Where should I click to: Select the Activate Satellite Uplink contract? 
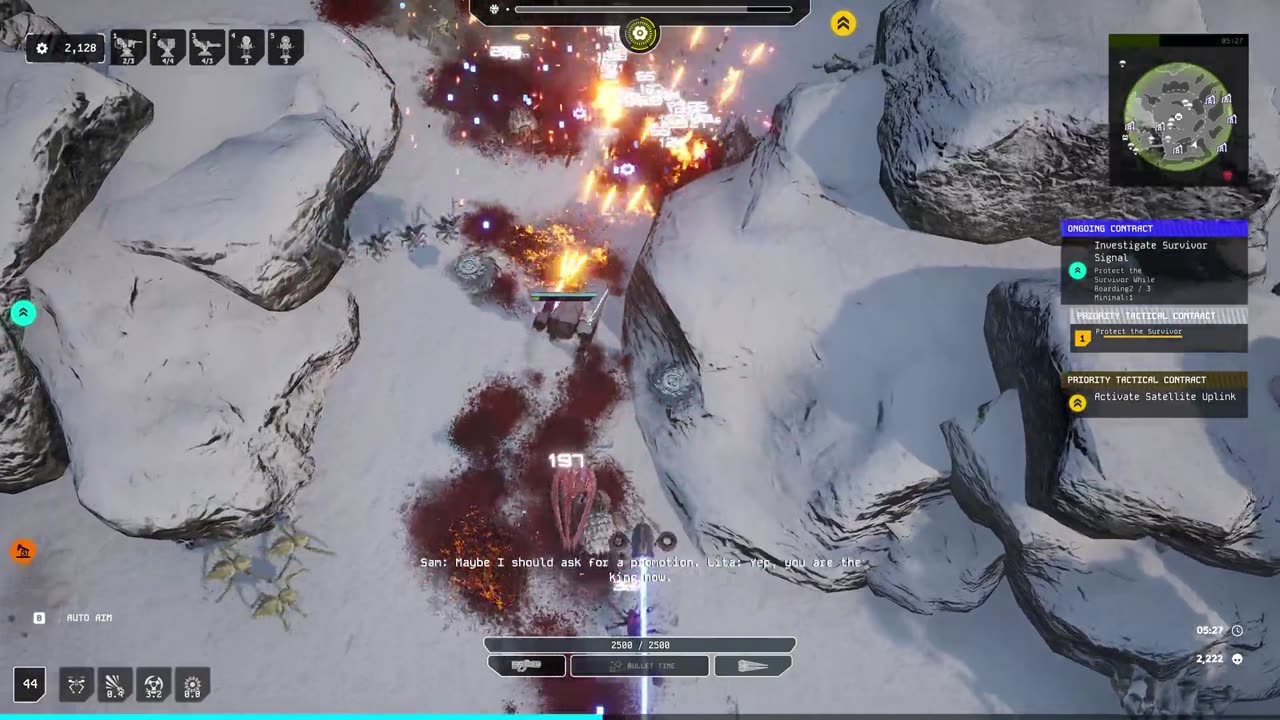coord(1154,397)
